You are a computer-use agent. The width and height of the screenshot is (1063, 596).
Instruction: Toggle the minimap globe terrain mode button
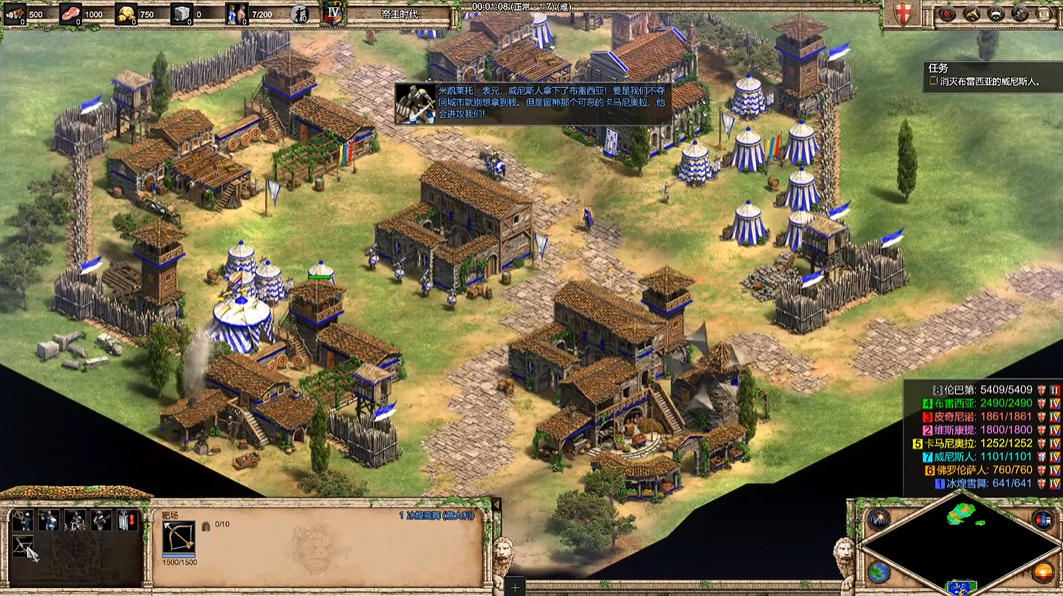879,572
